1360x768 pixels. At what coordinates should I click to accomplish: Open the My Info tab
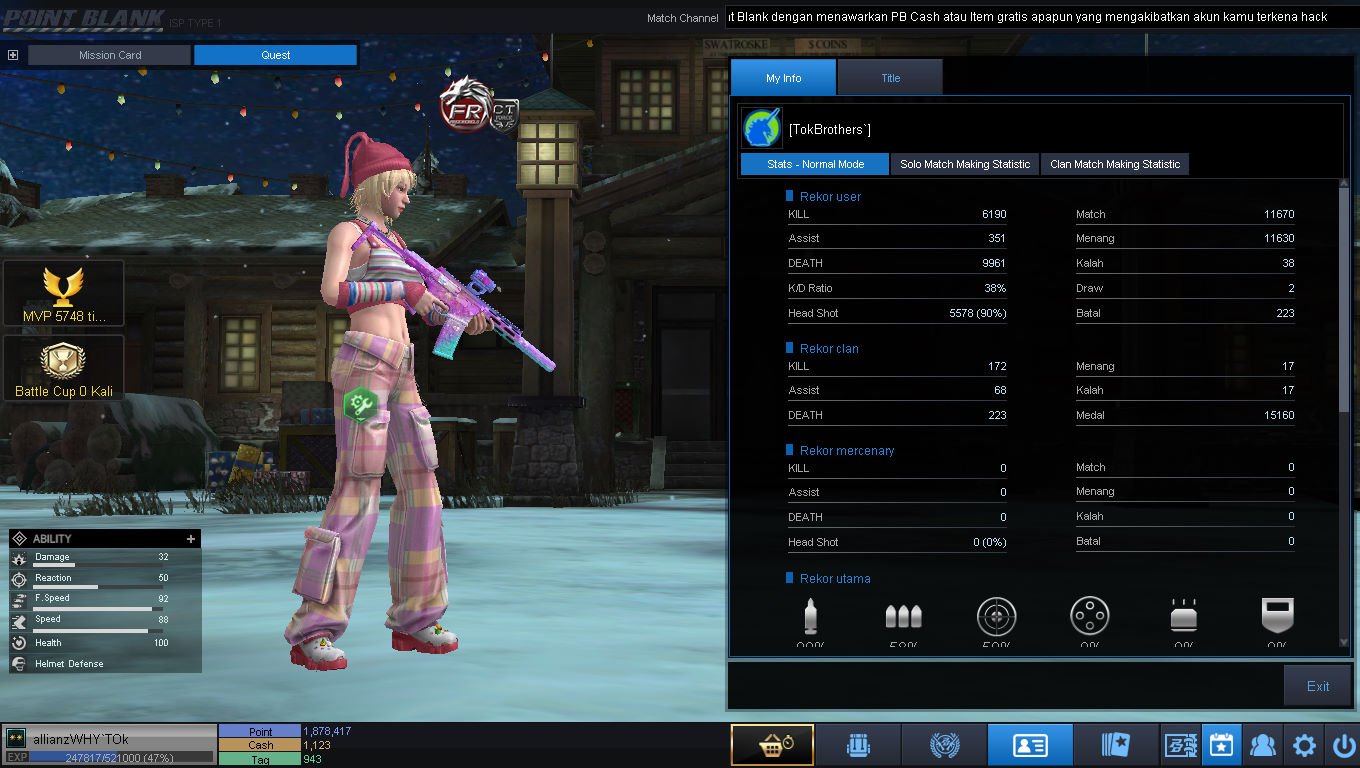click(783, 78)
